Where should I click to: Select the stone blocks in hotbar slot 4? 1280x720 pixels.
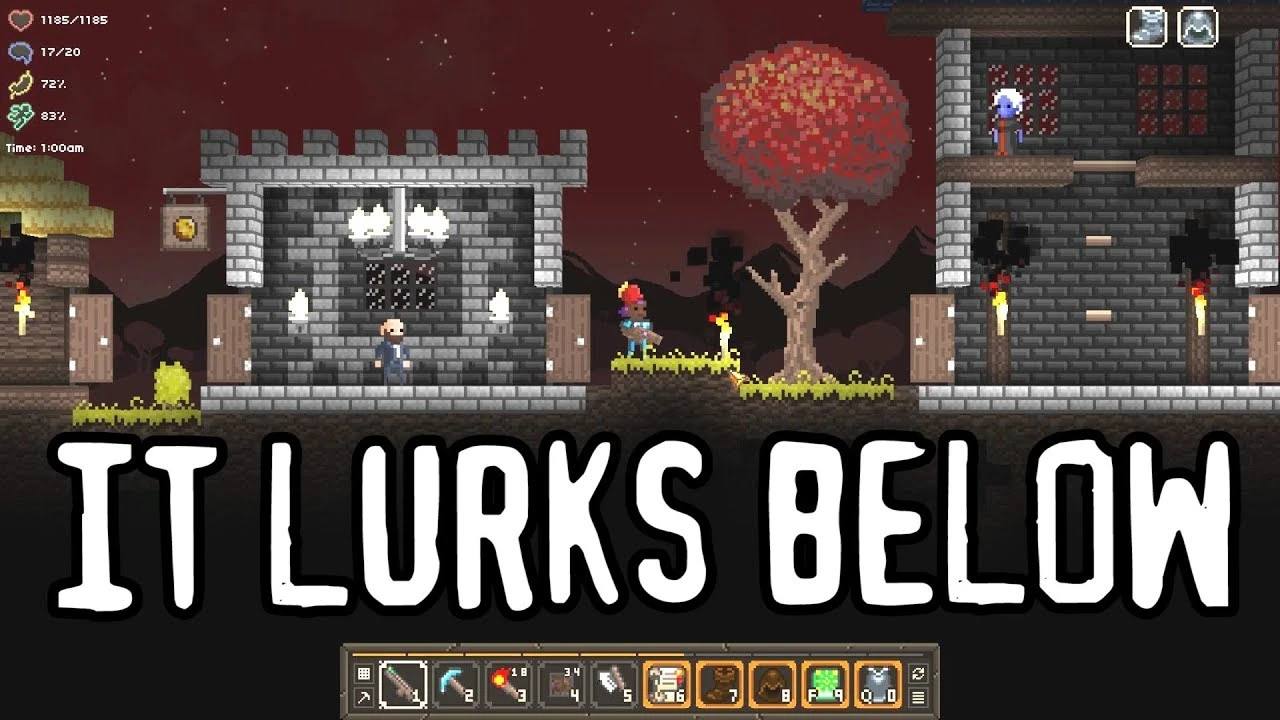coord(558,683)
